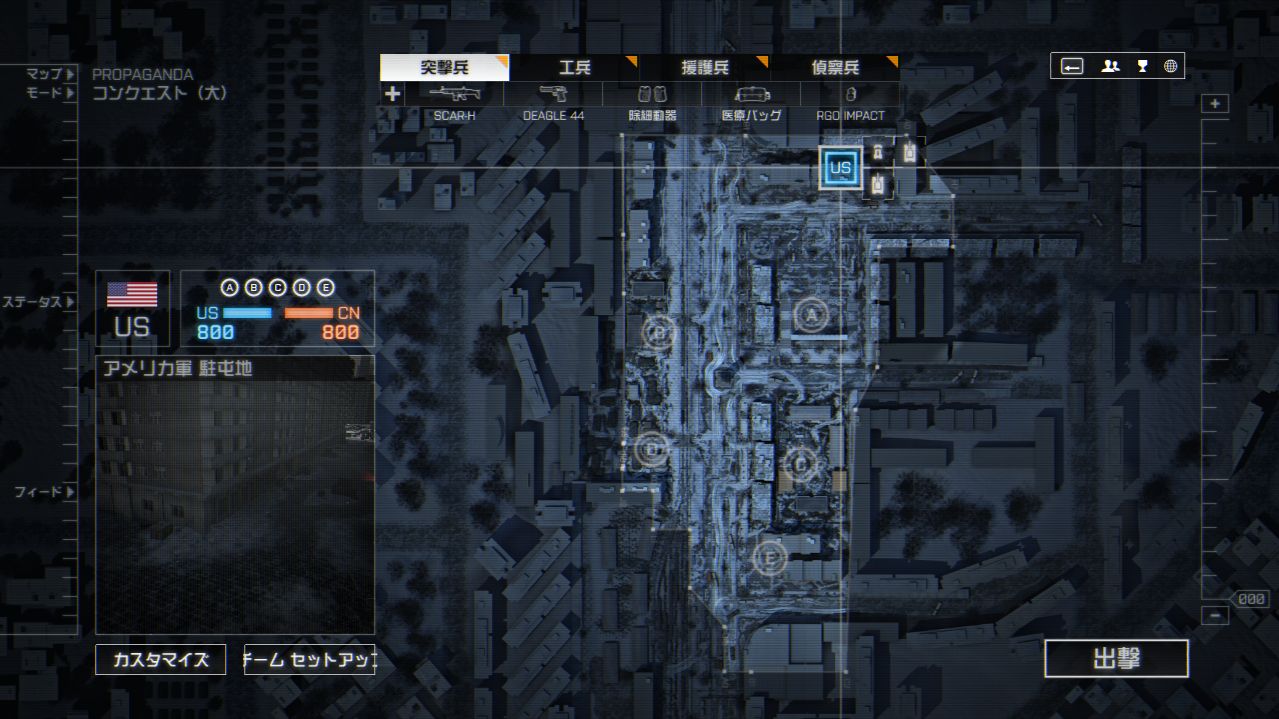Expand loadout with the plus icon
This screenshot has height=719, width=1279.
[x=392, y=94]
